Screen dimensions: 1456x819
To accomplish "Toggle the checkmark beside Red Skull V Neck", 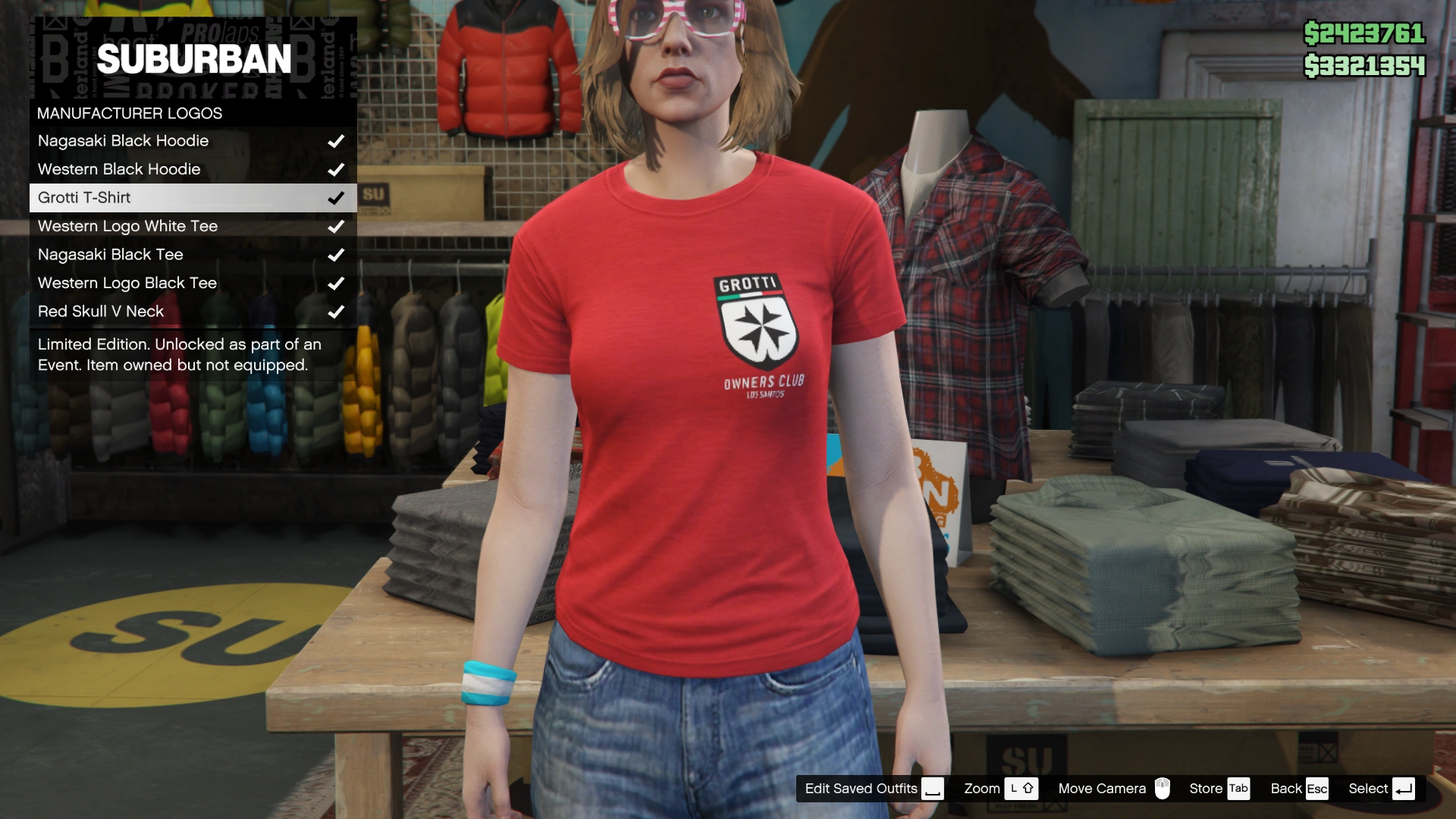I will (334, 311).
